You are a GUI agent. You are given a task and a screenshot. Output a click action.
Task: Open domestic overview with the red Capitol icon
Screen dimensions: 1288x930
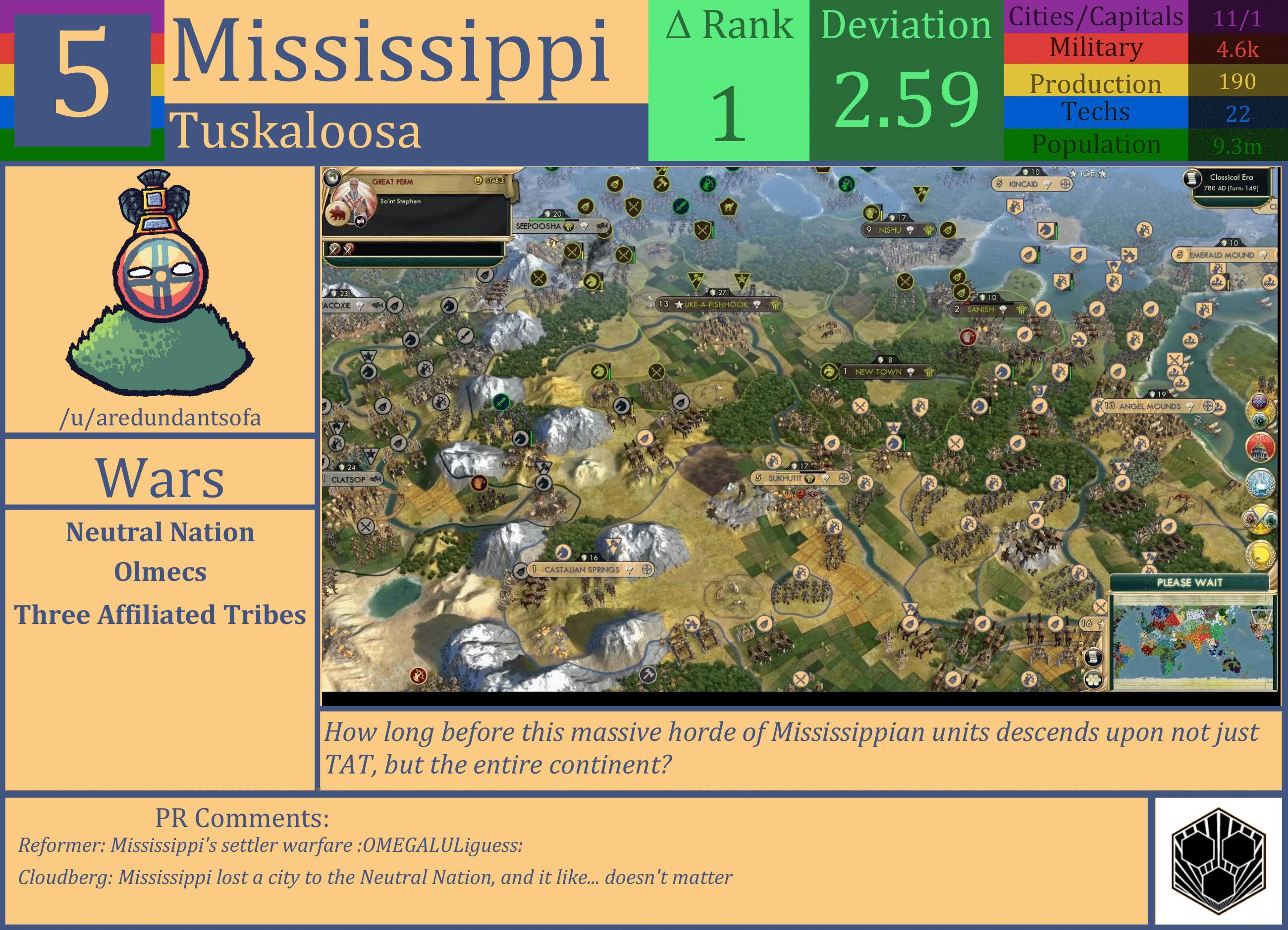tap(1261, 449)
